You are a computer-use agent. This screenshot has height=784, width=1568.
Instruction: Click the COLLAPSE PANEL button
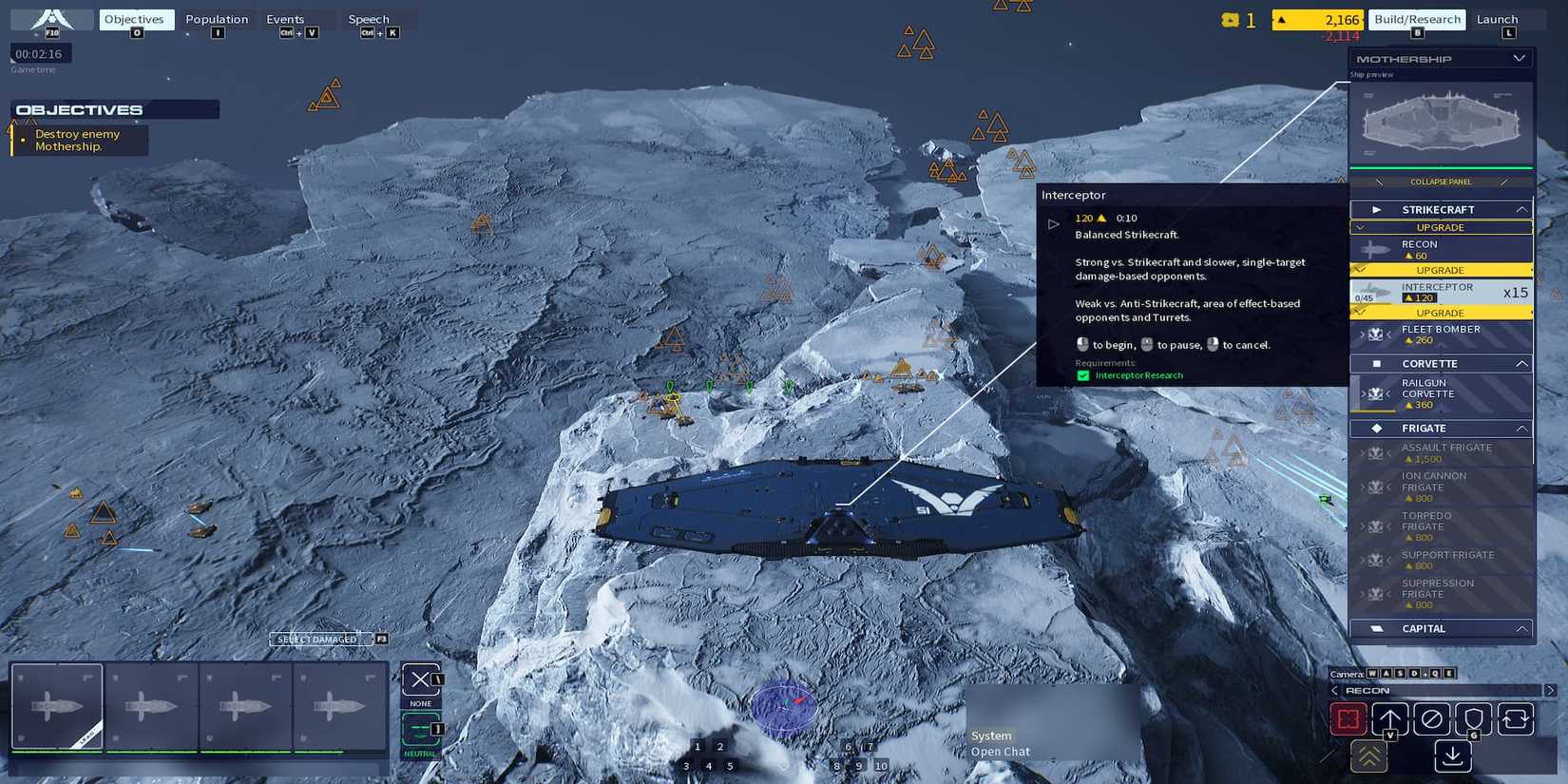[1439, 182]
